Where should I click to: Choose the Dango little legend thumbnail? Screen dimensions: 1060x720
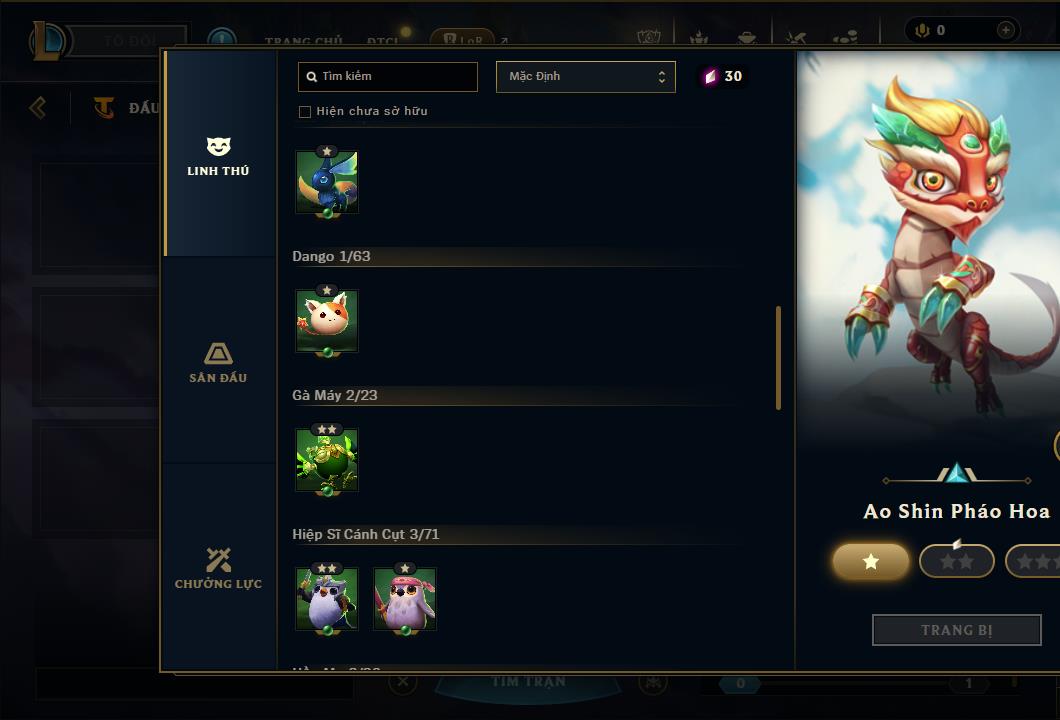click(327, 321)
